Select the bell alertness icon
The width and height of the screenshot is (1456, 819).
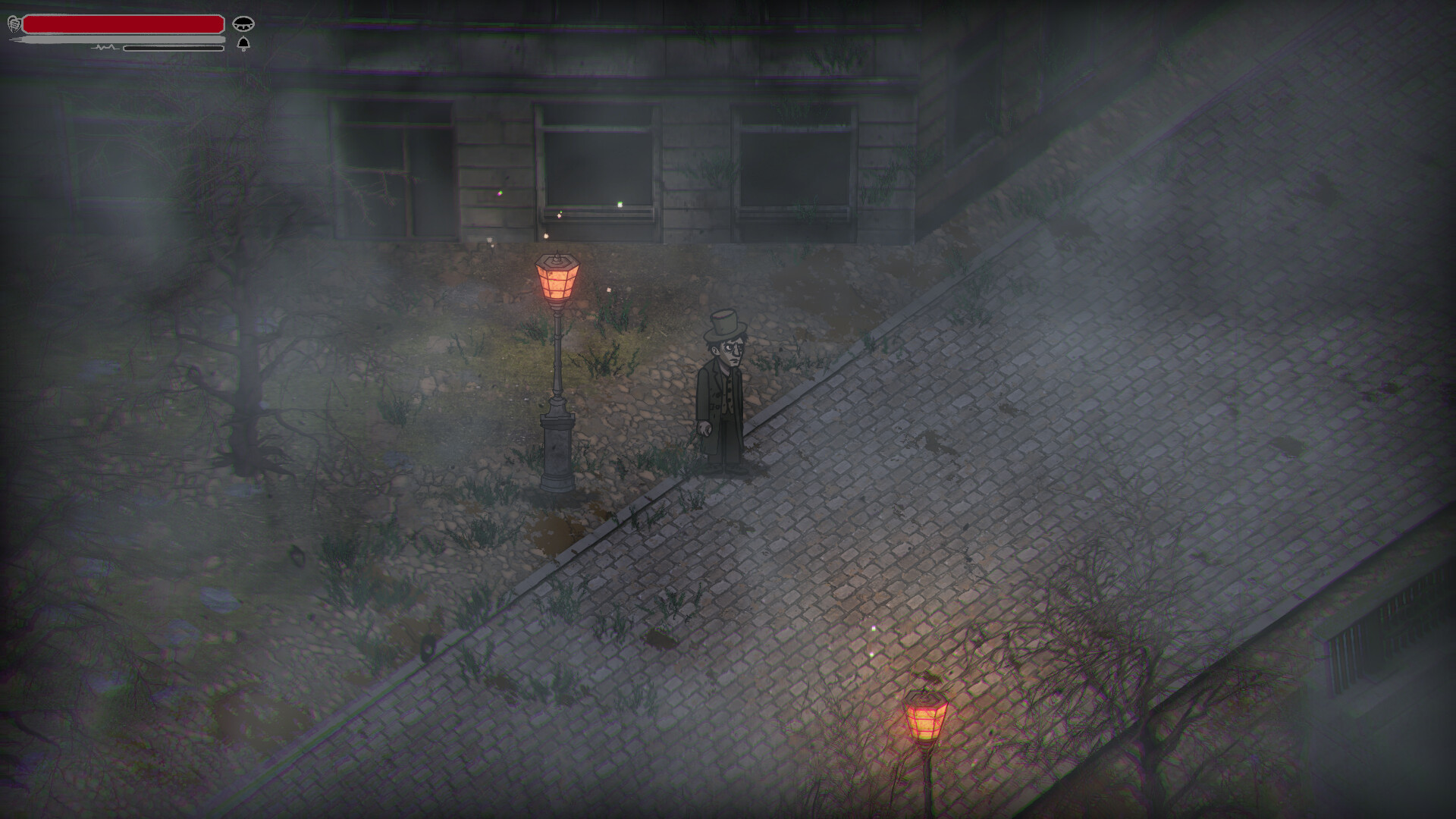243,43
